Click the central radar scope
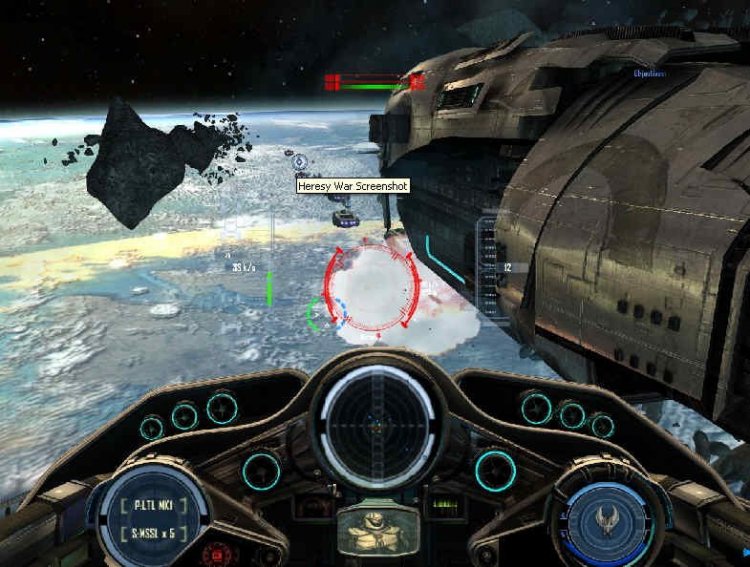 (x=376, y=419)
